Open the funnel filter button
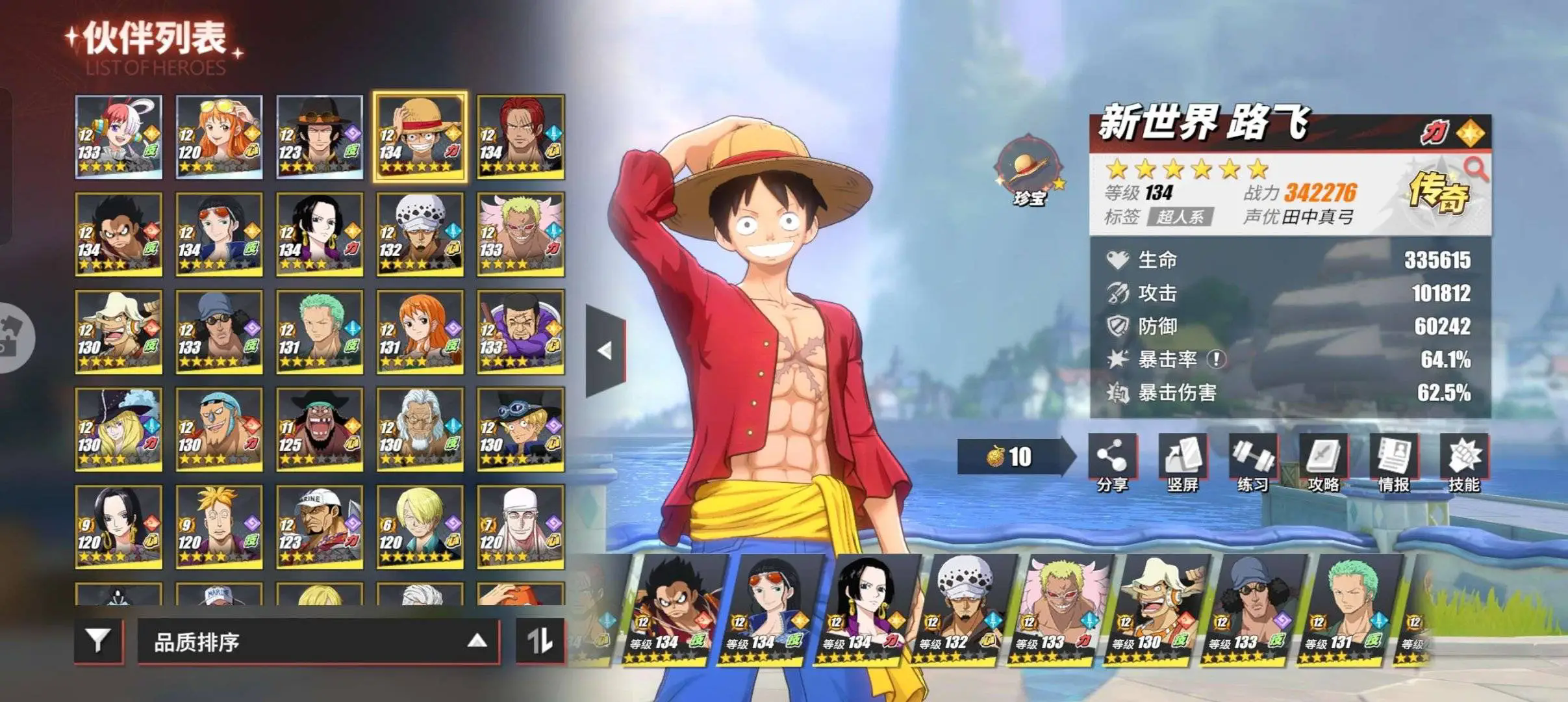The width and height of the screenshot is (1568, 702). (x=99, y=642)
